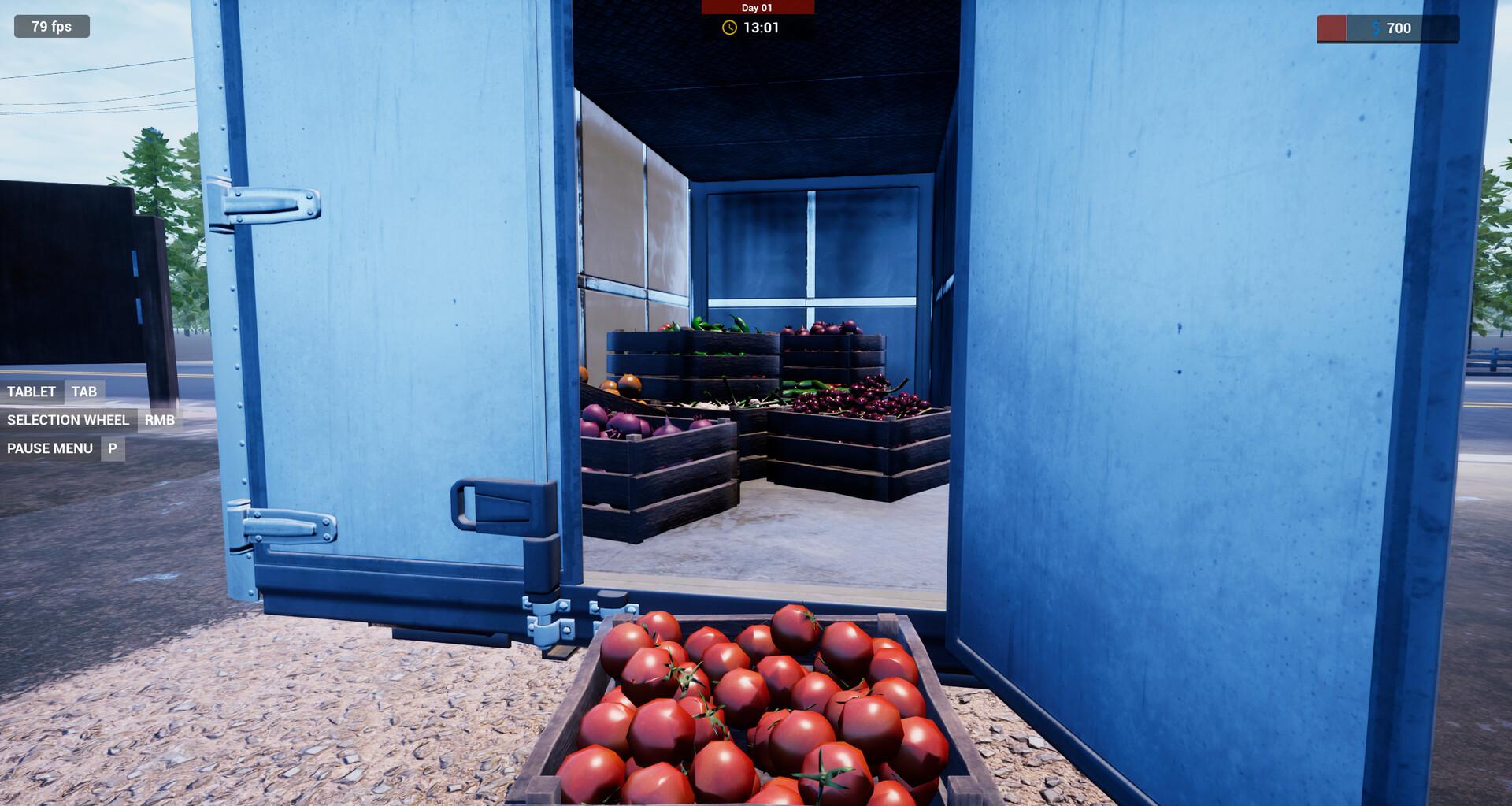Toggle the Tablet via the TABLET hint

coord(31,392)
